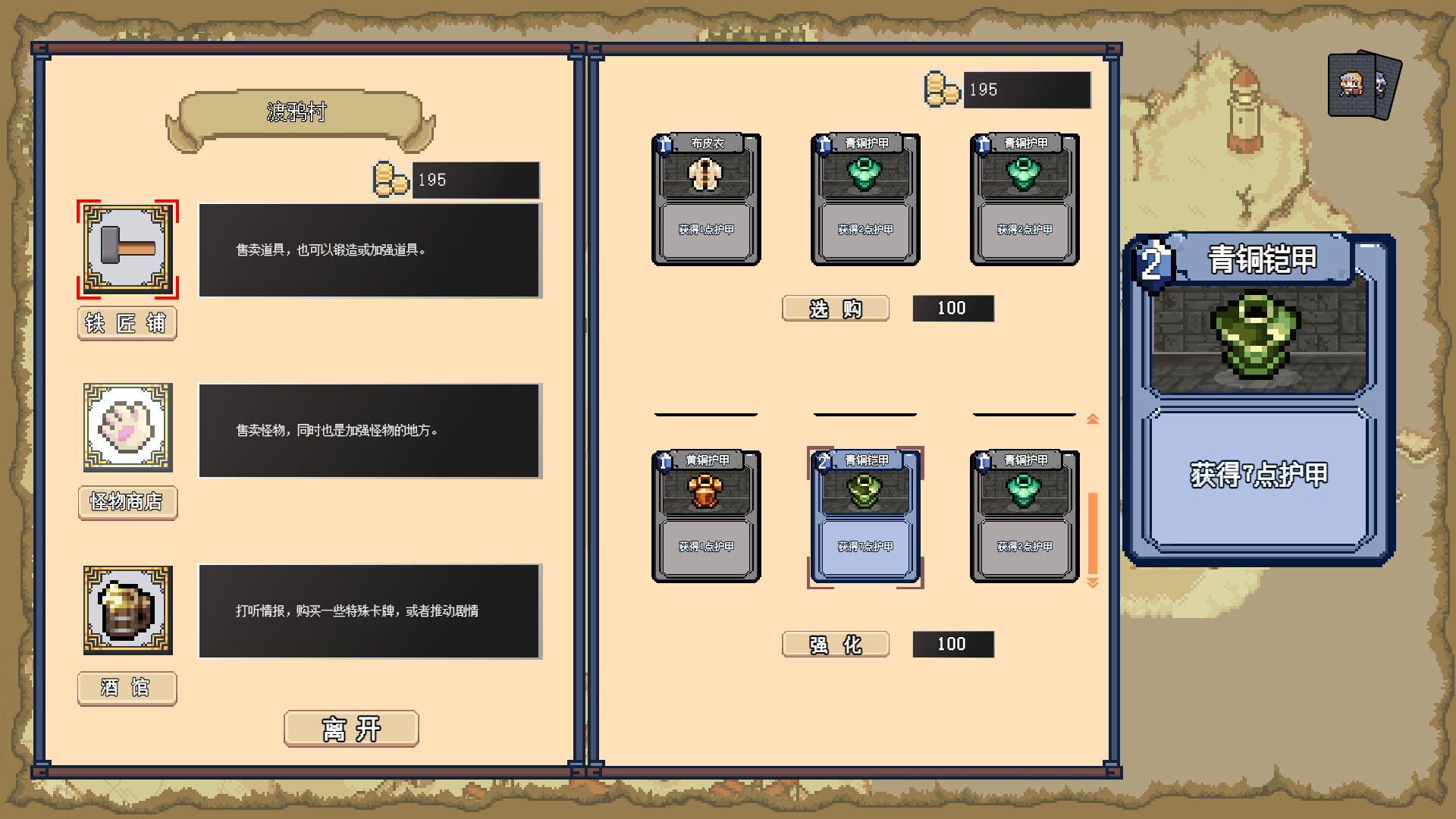Select the 铁匠铺 label under the hammer icon
Screen dimensions: 1456x819
point(127,324)
